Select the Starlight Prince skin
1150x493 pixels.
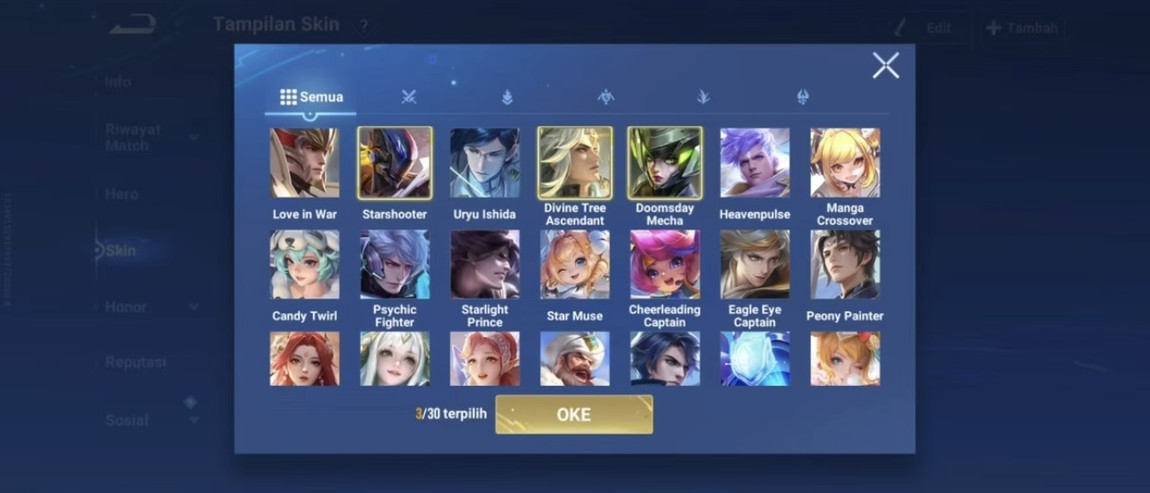pos(485,265)
